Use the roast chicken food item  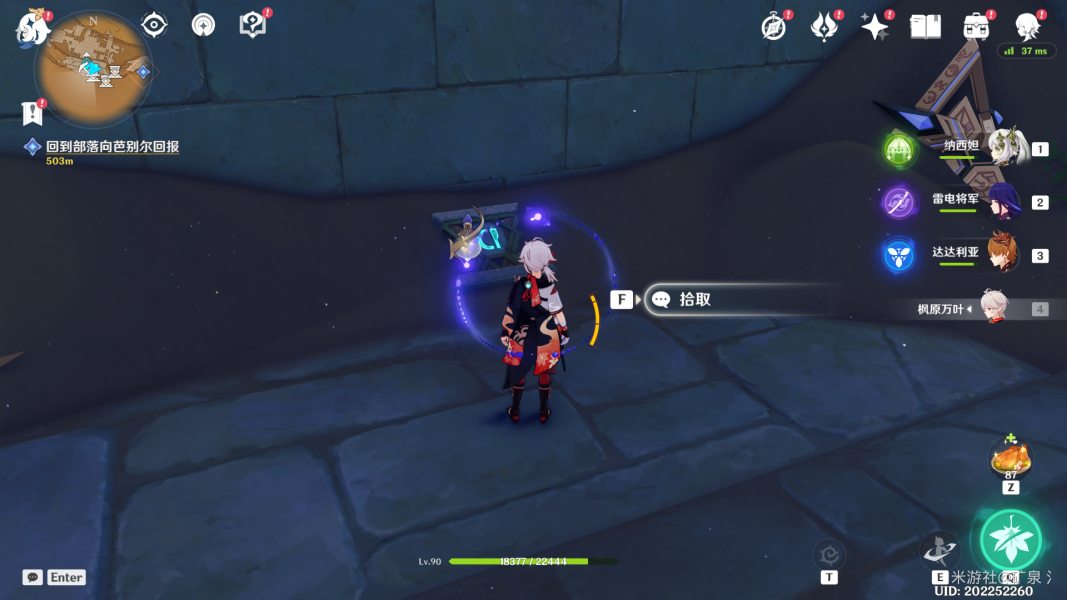pos(1010,460)
